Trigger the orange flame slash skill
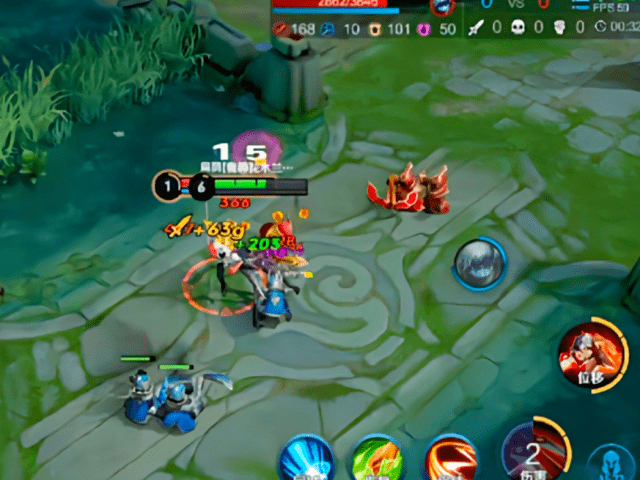The image size is (640, 480). click(x=452, y=460)
